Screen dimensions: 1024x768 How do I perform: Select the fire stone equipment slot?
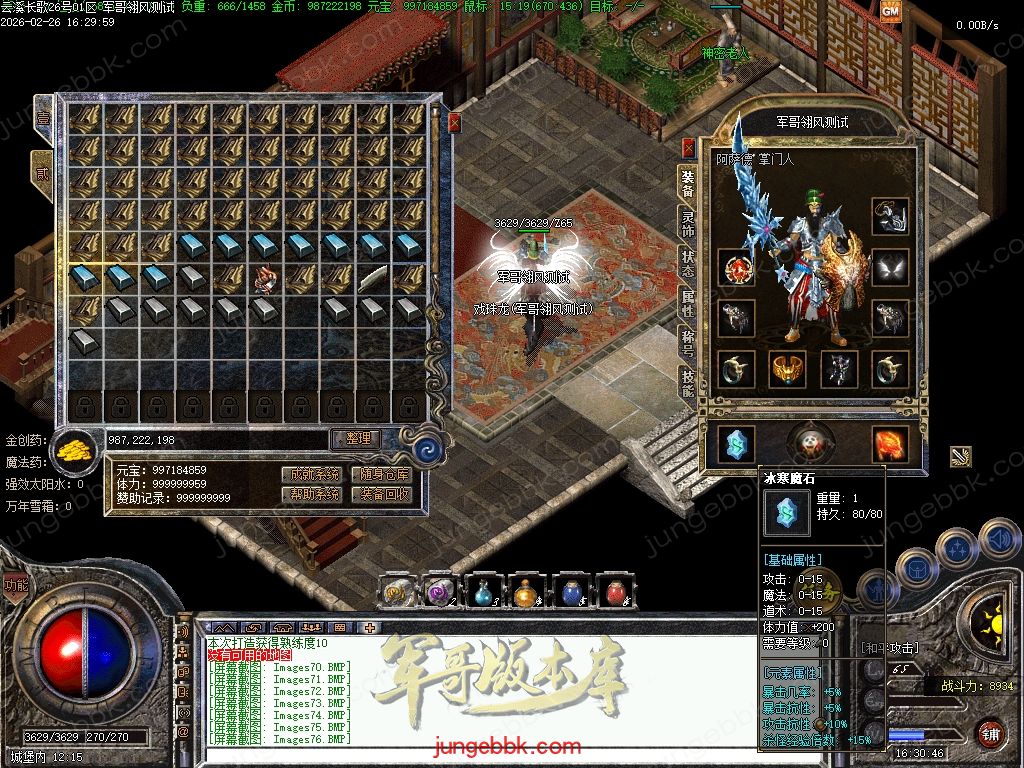(889, 444)
